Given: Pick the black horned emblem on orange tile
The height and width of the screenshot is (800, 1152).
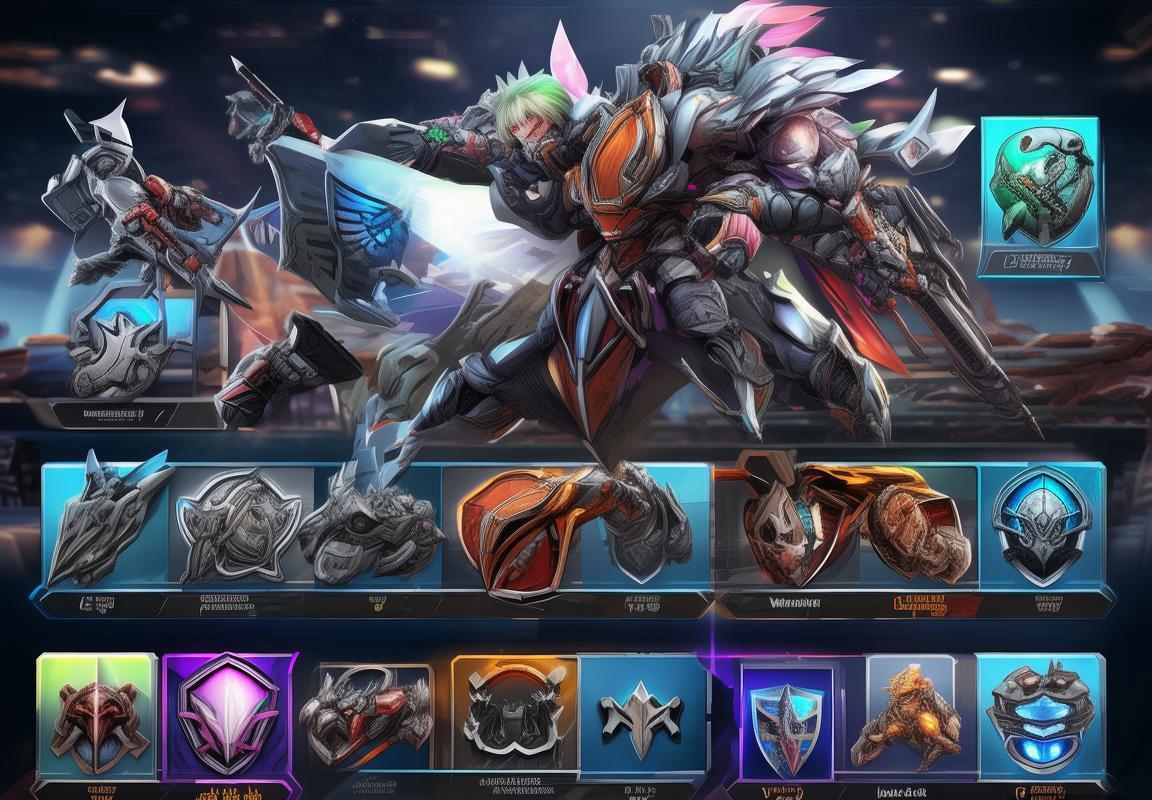Looking at the screenshot, I should point(513,714).
